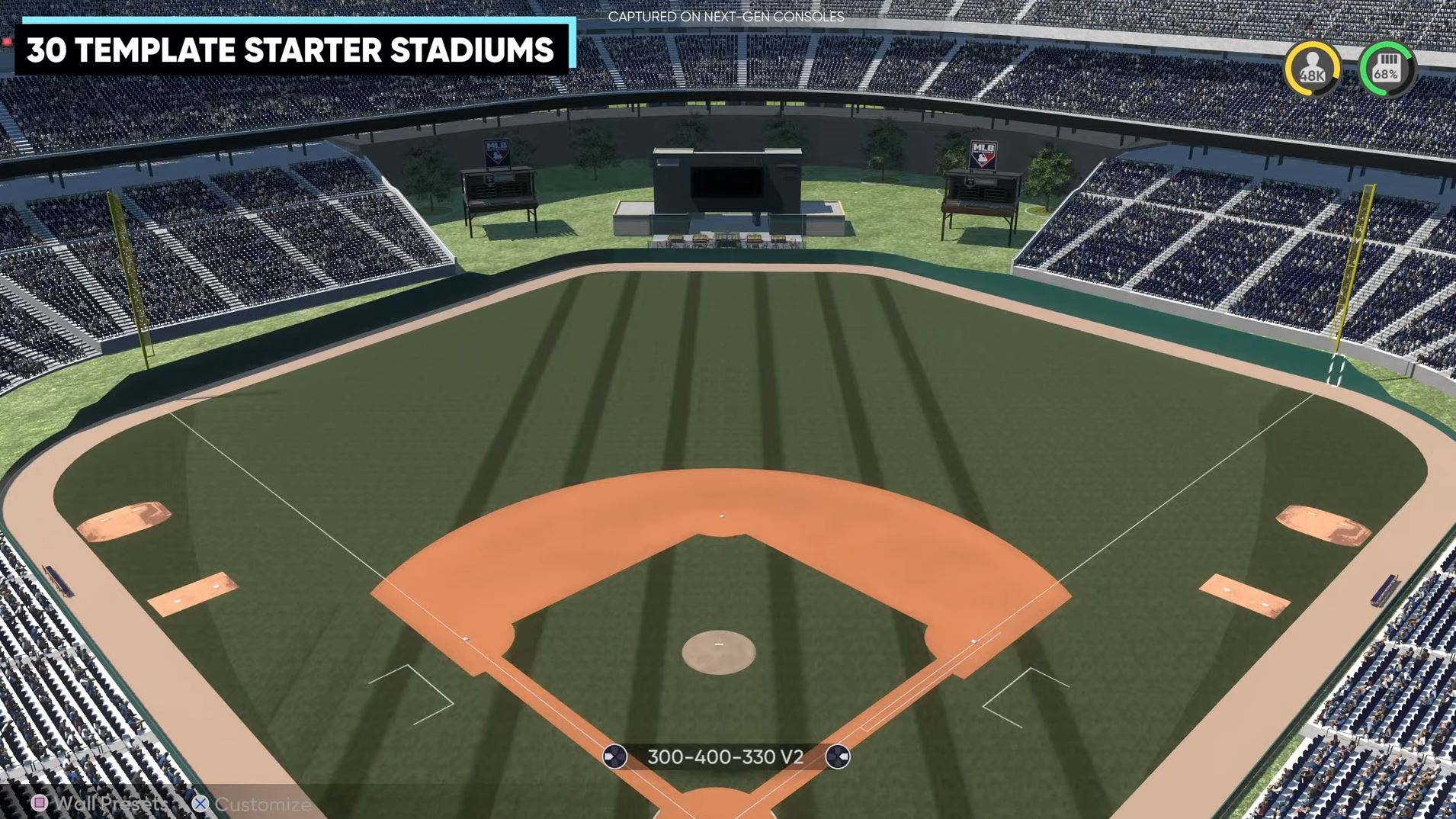Click the left arrow to cycle stadium templates
The width and height of the screenshot is (1456, 819).
(614, 758)
